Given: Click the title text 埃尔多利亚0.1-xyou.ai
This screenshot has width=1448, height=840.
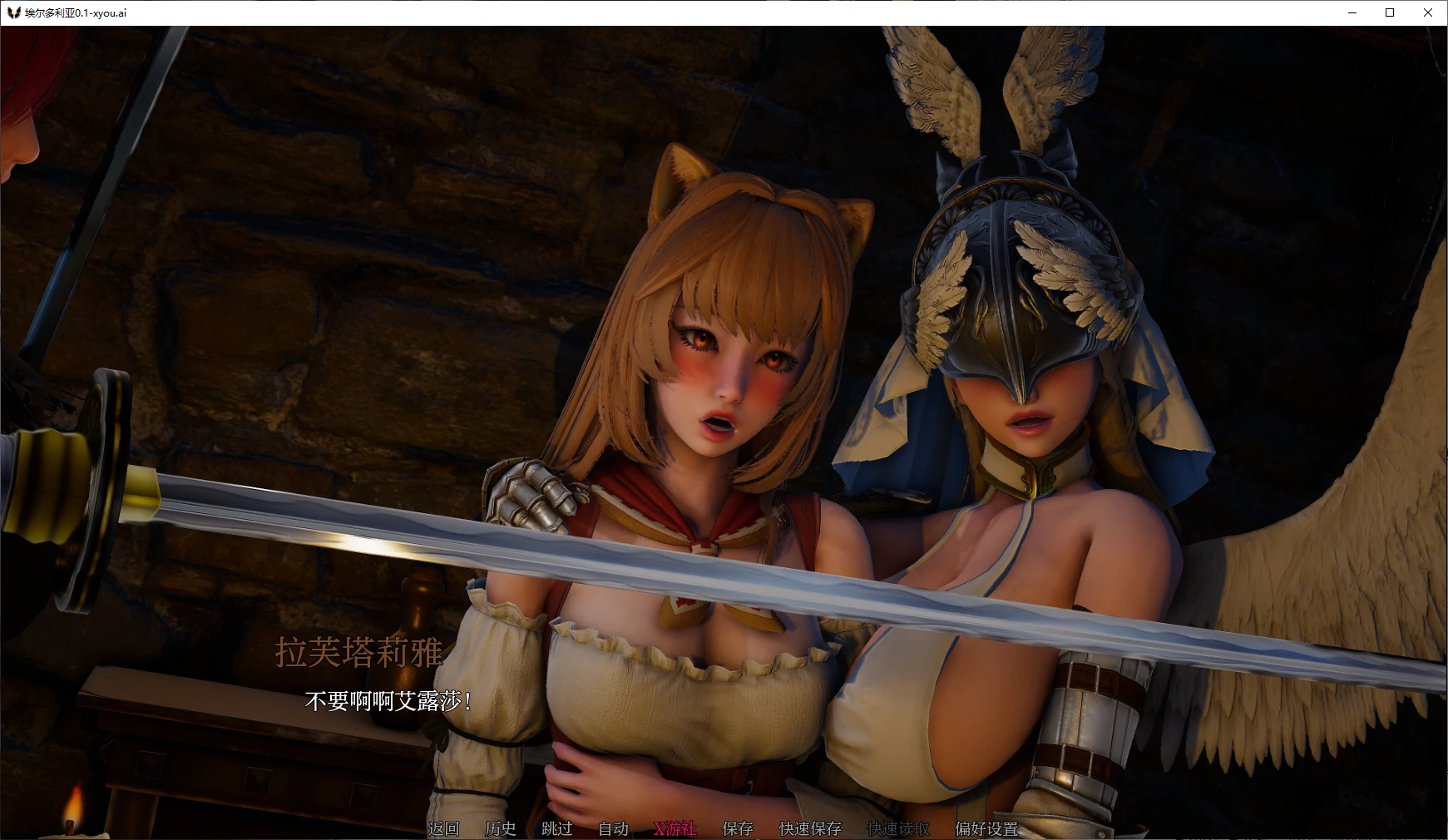Looking at the screenshot, I should pyautogui.click(x=76, y=12).
